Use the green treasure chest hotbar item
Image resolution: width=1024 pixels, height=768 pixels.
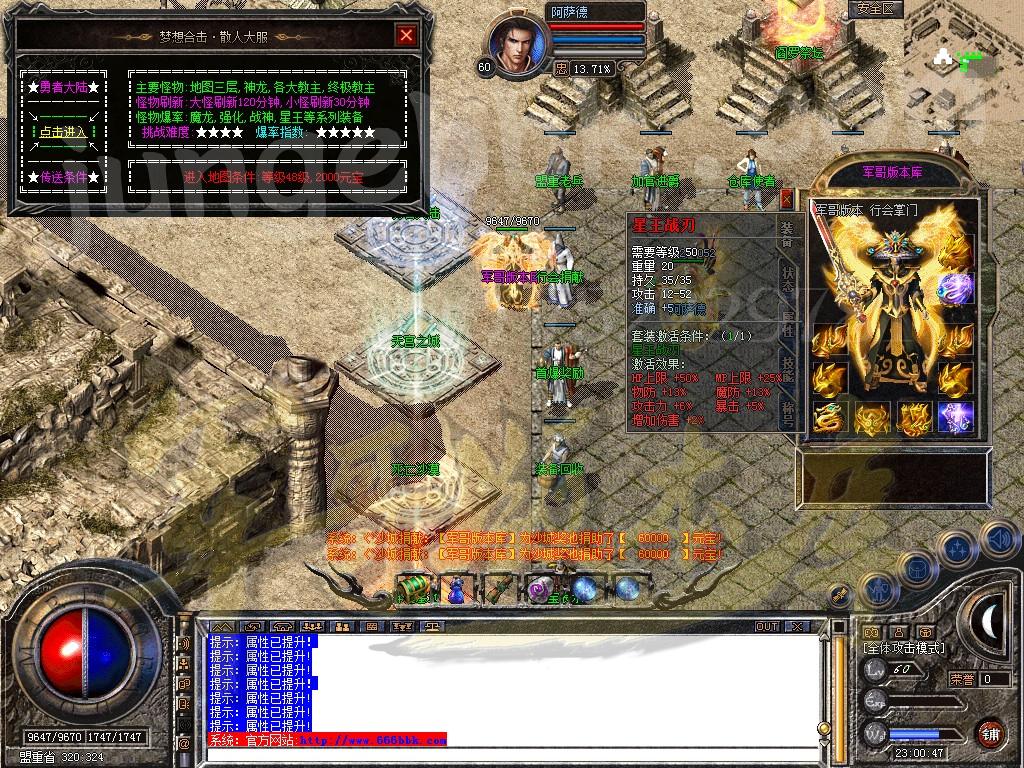point(412,587)
